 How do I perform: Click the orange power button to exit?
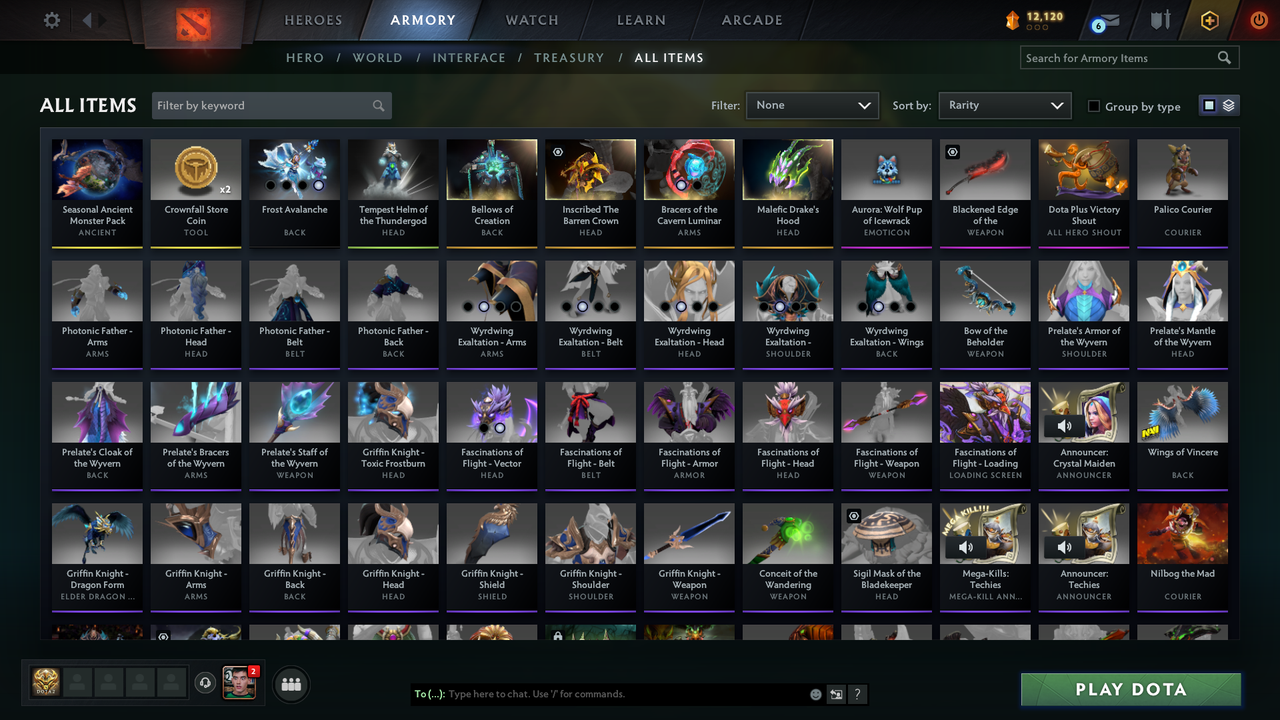coord(1257,19)
